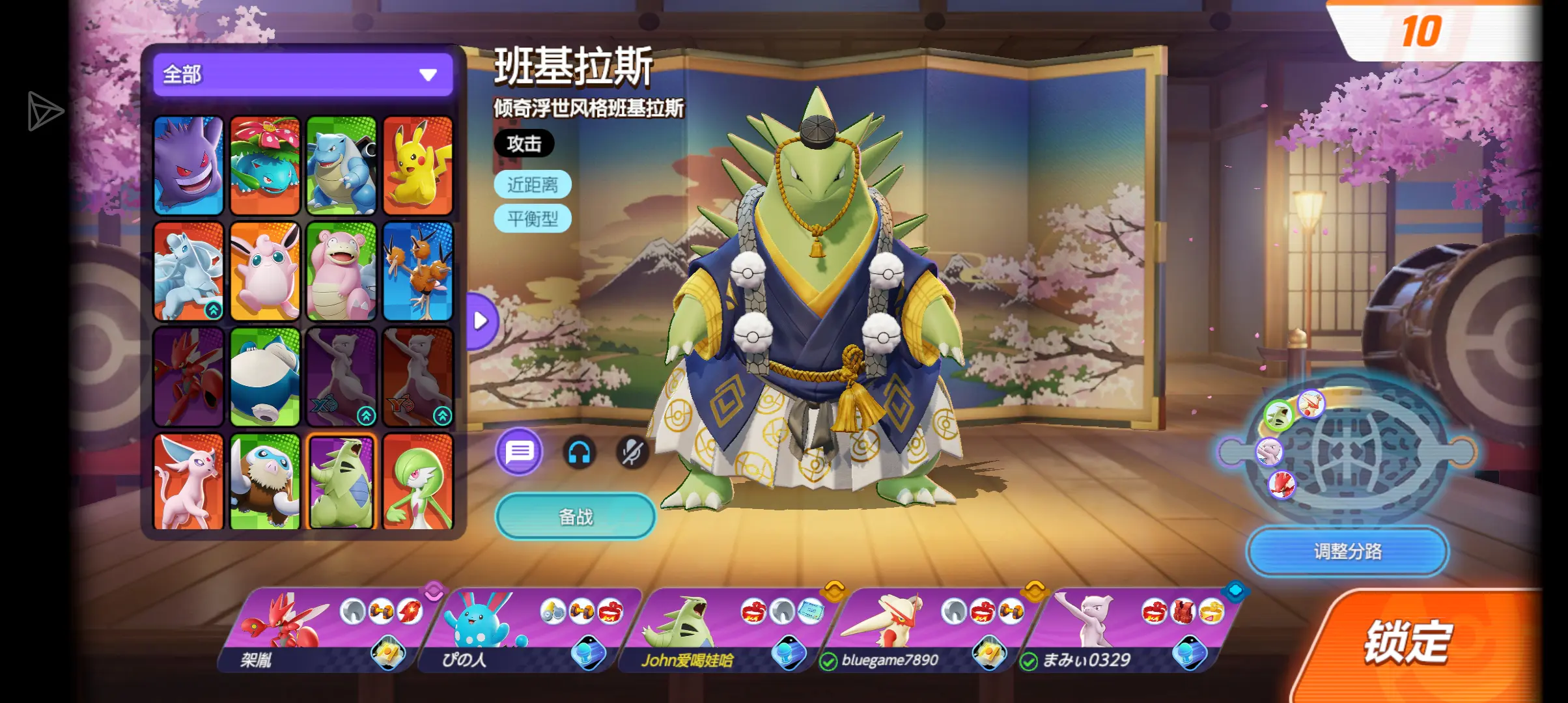Select Gengar from the Pokémon grid
Image resolution: width=1568 pixels, height=703 pixels.
(x=189, y=165)
